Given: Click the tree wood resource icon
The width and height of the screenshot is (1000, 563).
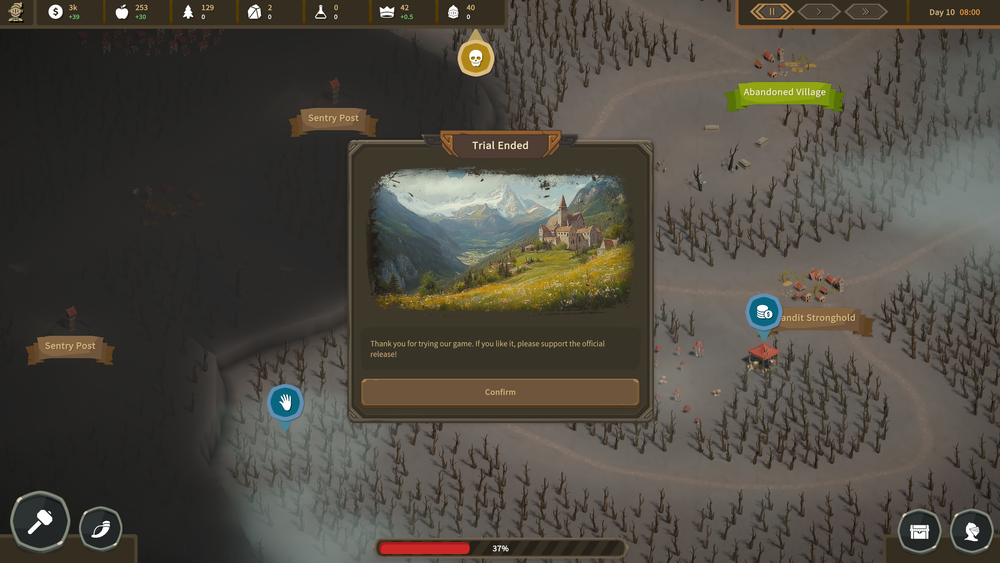Looking at the screenshot, I should [188, 12].
